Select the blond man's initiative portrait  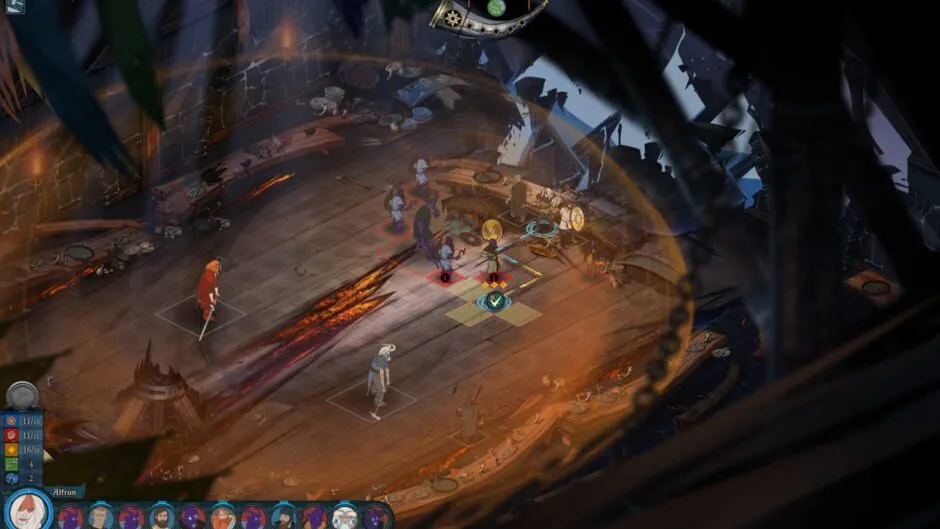(x=99, y=517)
